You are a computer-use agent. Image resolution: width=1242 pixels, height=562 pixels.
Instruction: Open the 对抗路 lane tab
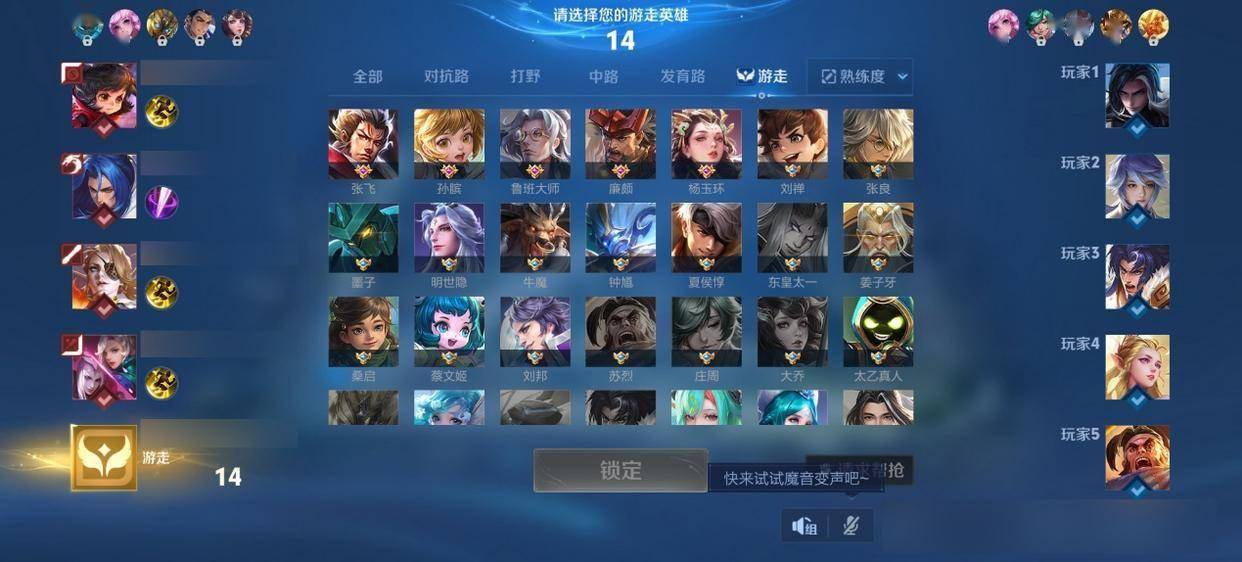click(446, 76)
